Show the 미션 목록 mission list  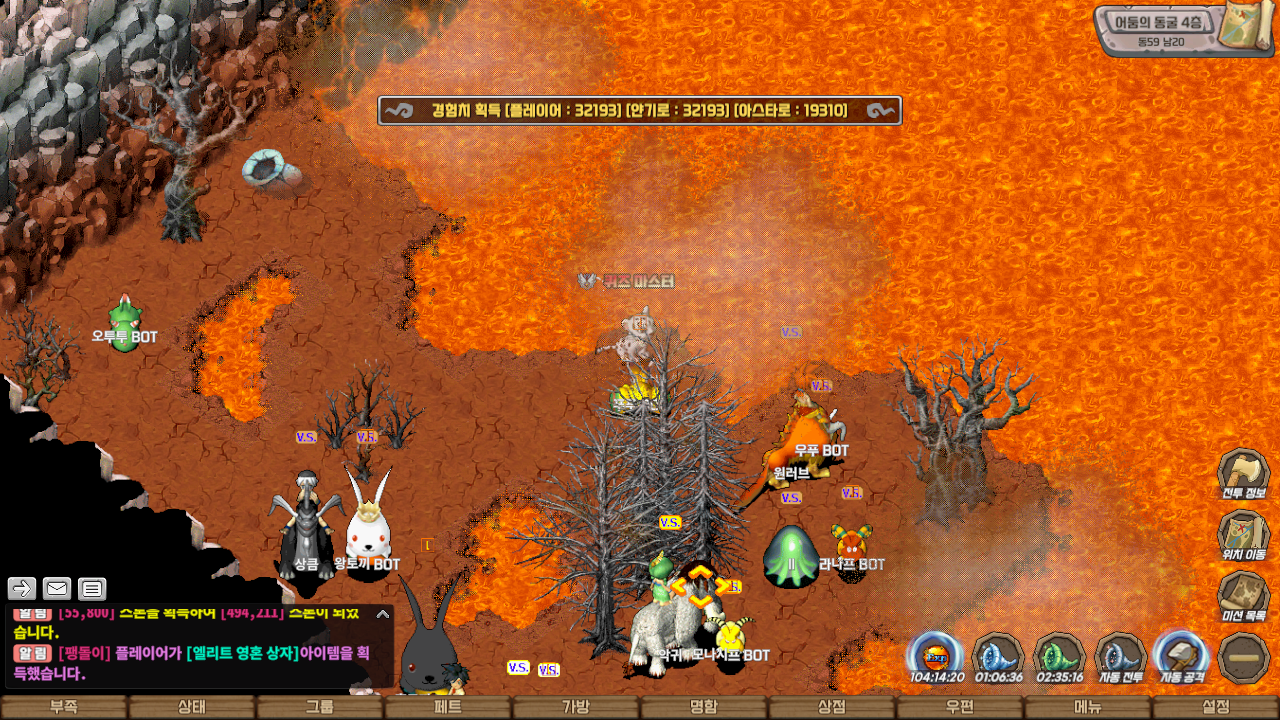(x=1243, y=596)
